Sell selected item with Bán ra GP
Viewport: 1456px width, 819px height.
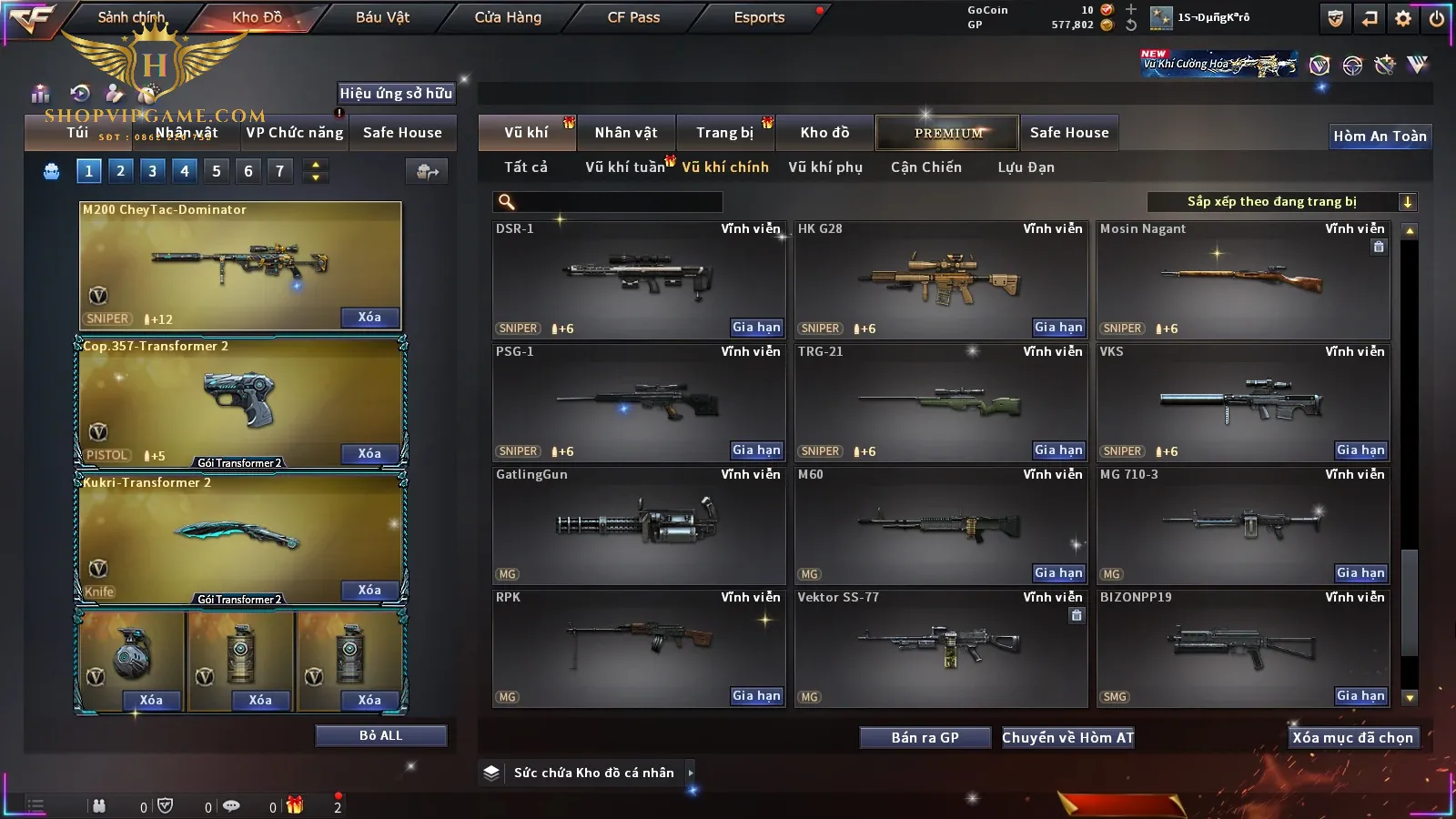coord(925,738)
